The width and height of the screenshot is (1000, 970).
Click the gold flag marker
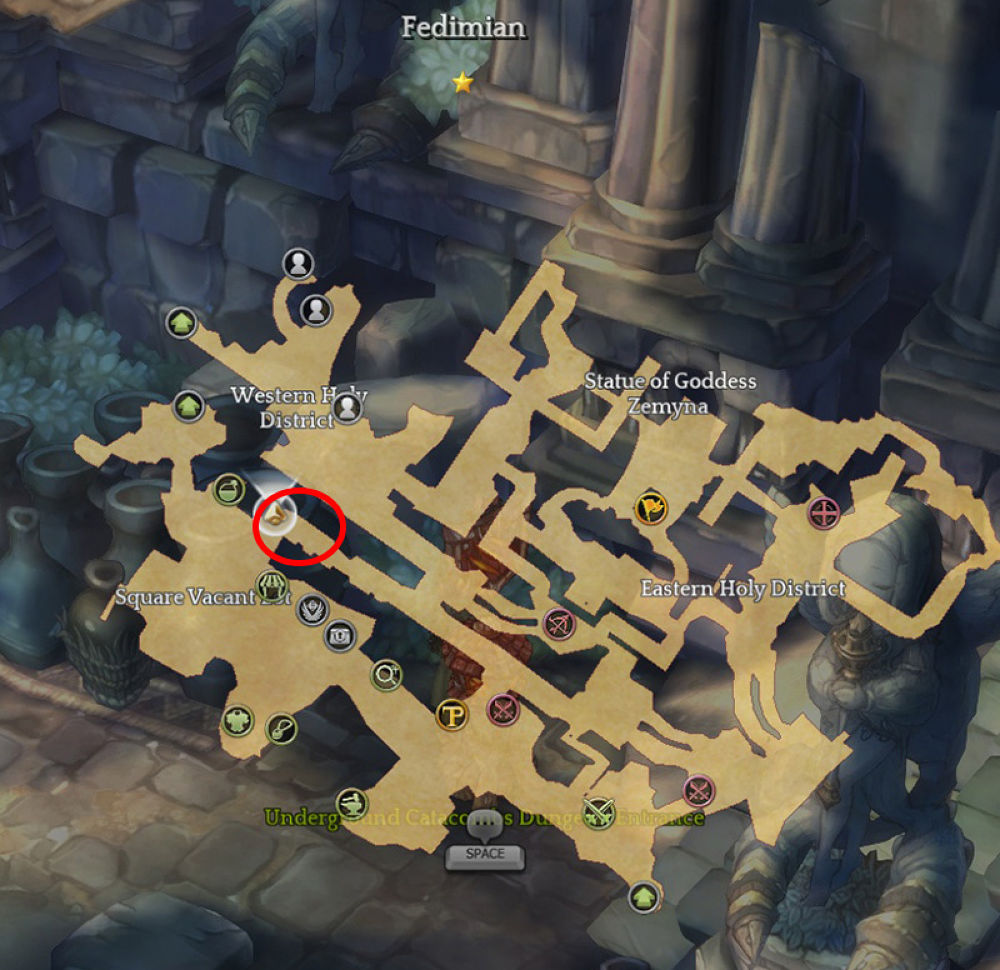pyautogui.click(x=650, y=509)
